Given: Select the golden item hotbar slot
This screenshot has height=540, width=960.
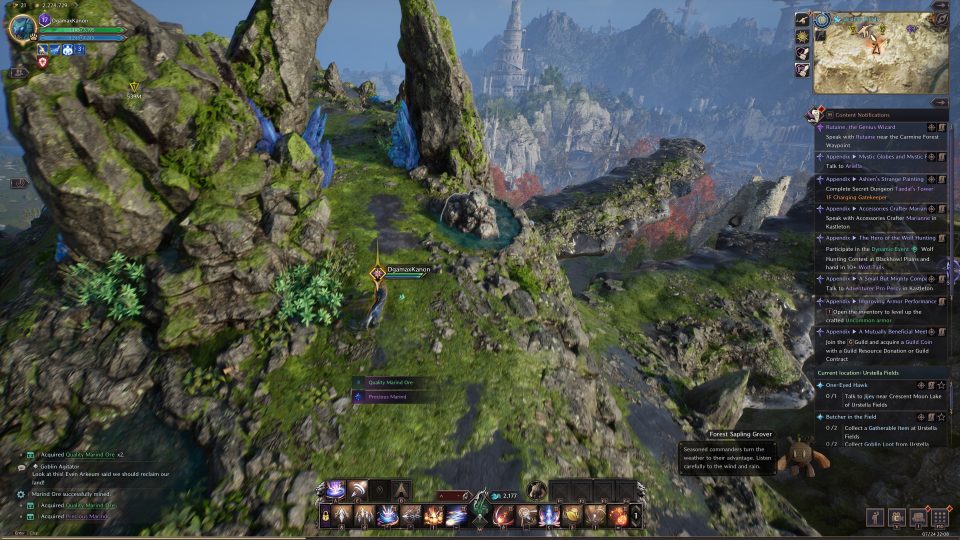Looking at the screenshot, I should [573, 516].
